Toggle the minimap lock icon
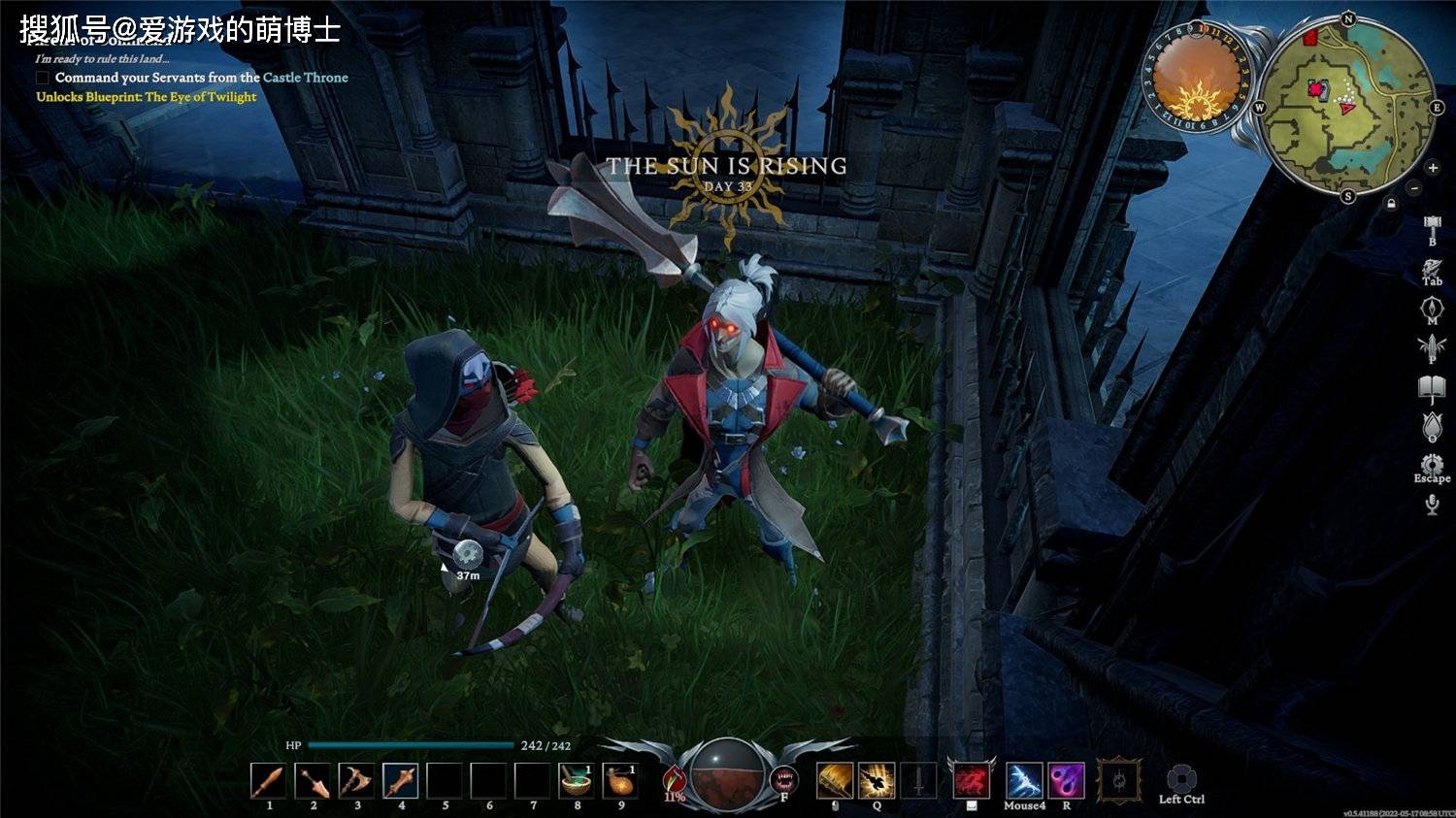This screenshot has height=818, width=1456. (1391, 204)
